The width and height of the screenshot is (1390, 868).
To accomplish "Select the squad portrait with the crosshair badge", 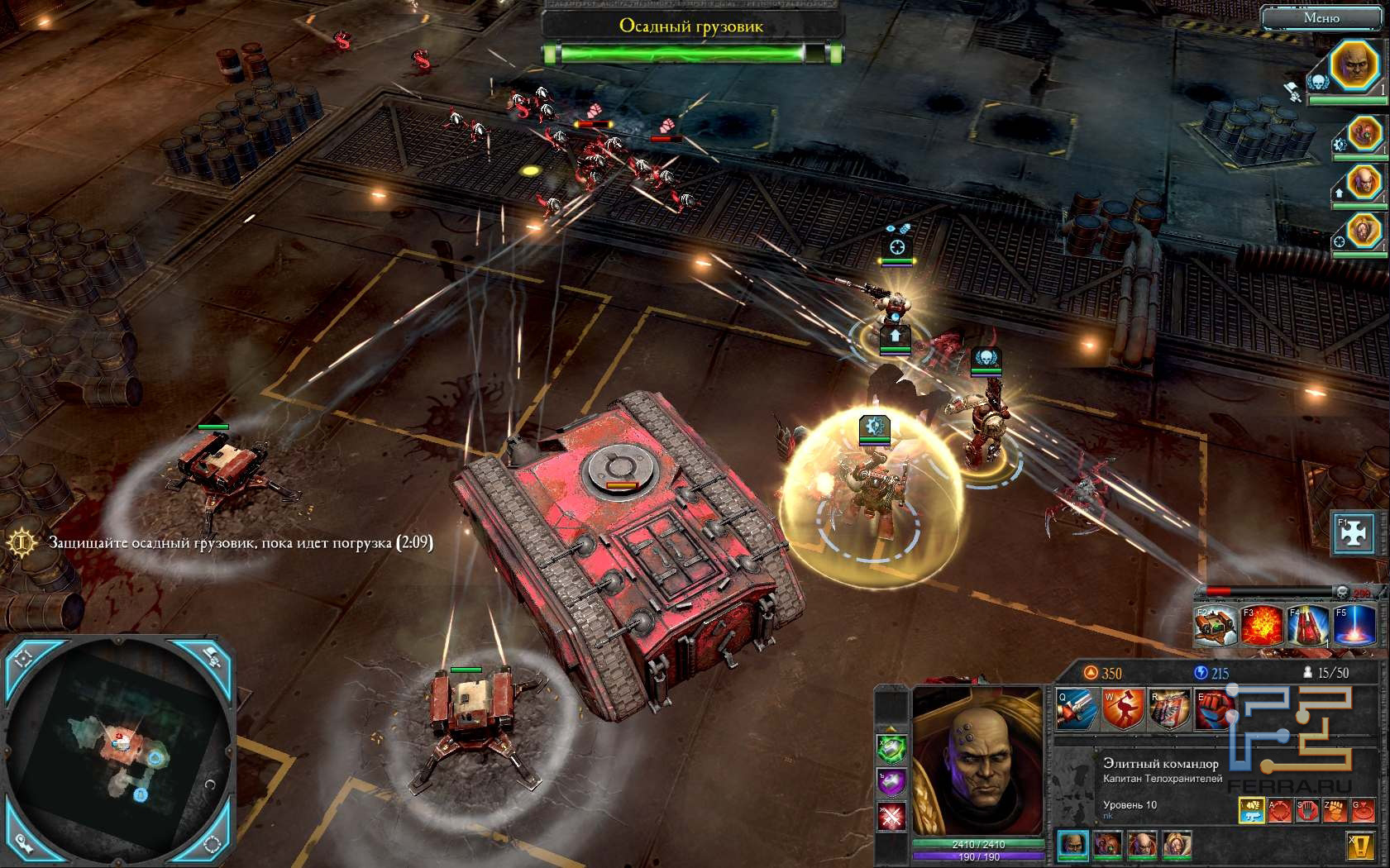I will (1364, 231).
